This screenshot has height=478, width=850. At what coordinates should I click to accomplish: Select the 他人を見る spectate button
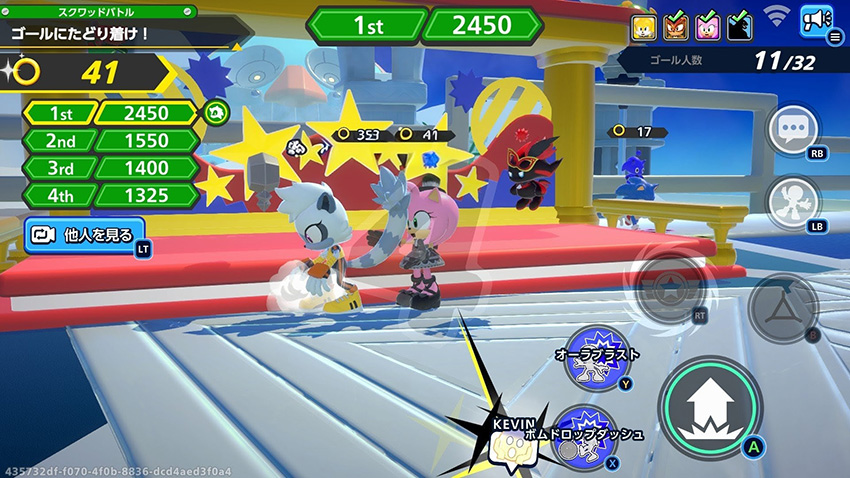85,235
